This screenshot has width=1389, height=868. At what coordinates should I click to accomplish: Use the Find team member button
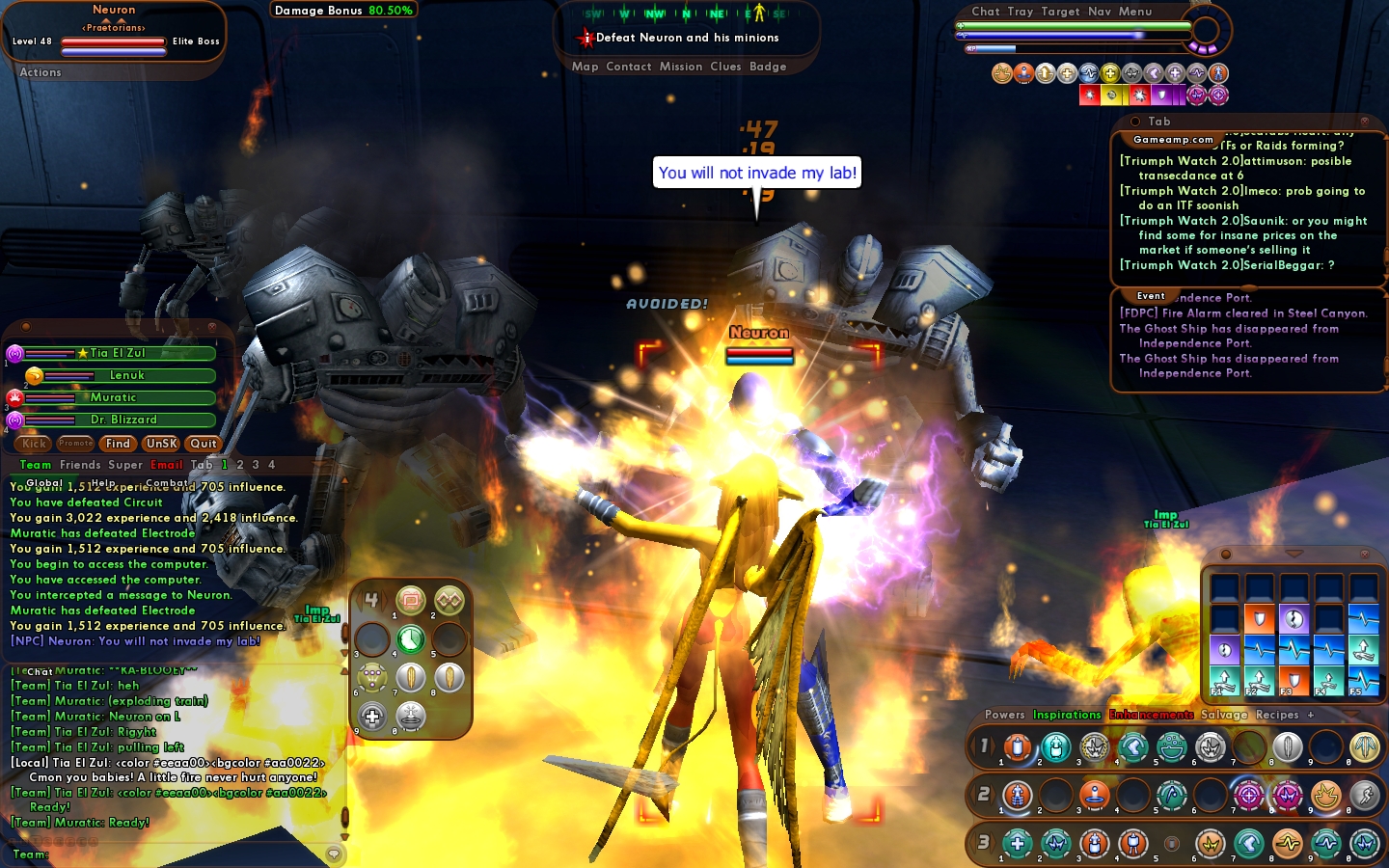[118, 444]
